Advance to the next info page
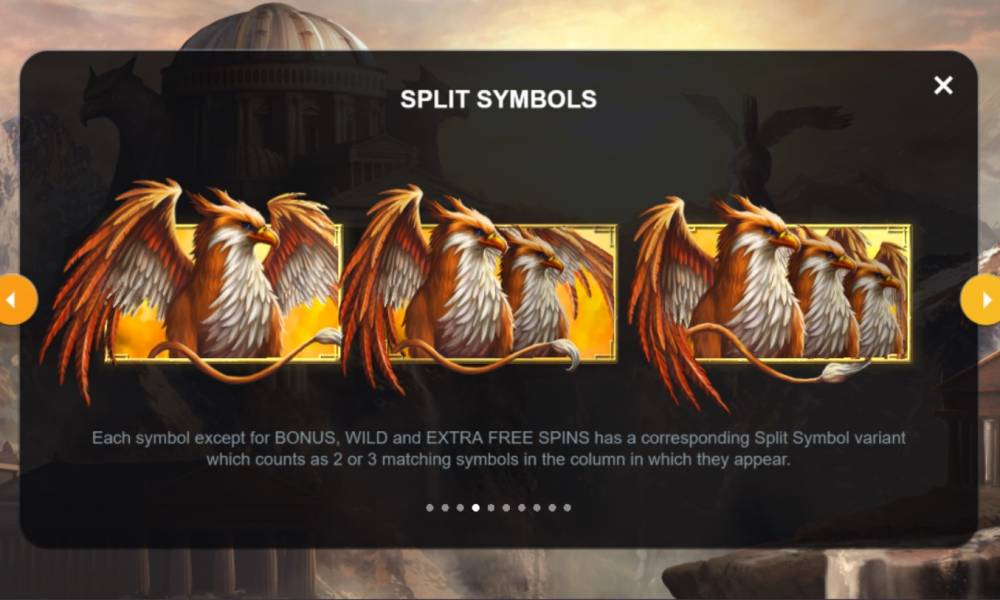This screenshot has height=600, width=1000. [x=984, y=300]
